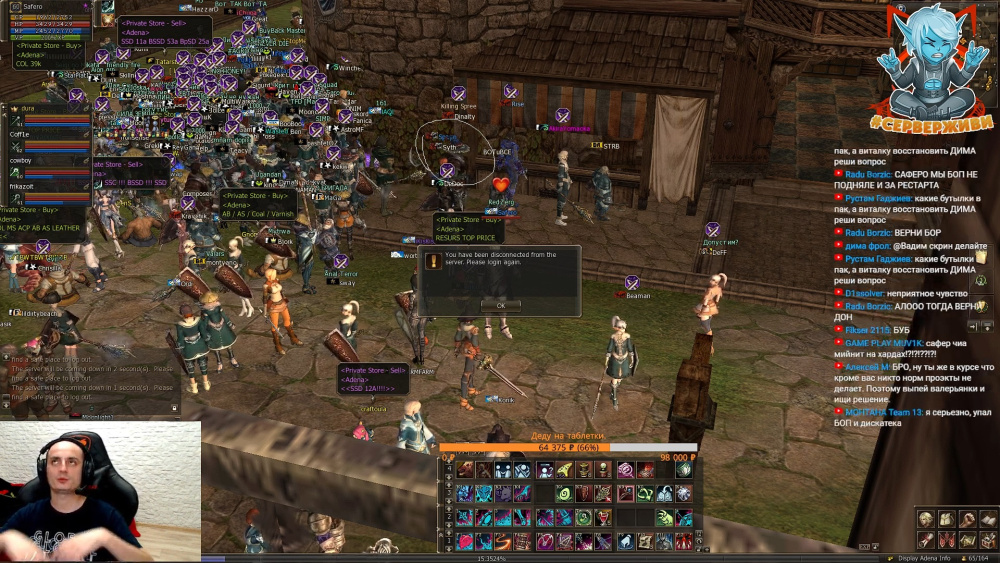The height and width of the screenshot is (563, 1000).
Task: Open the folded map icon
Action: click(967, 540)
